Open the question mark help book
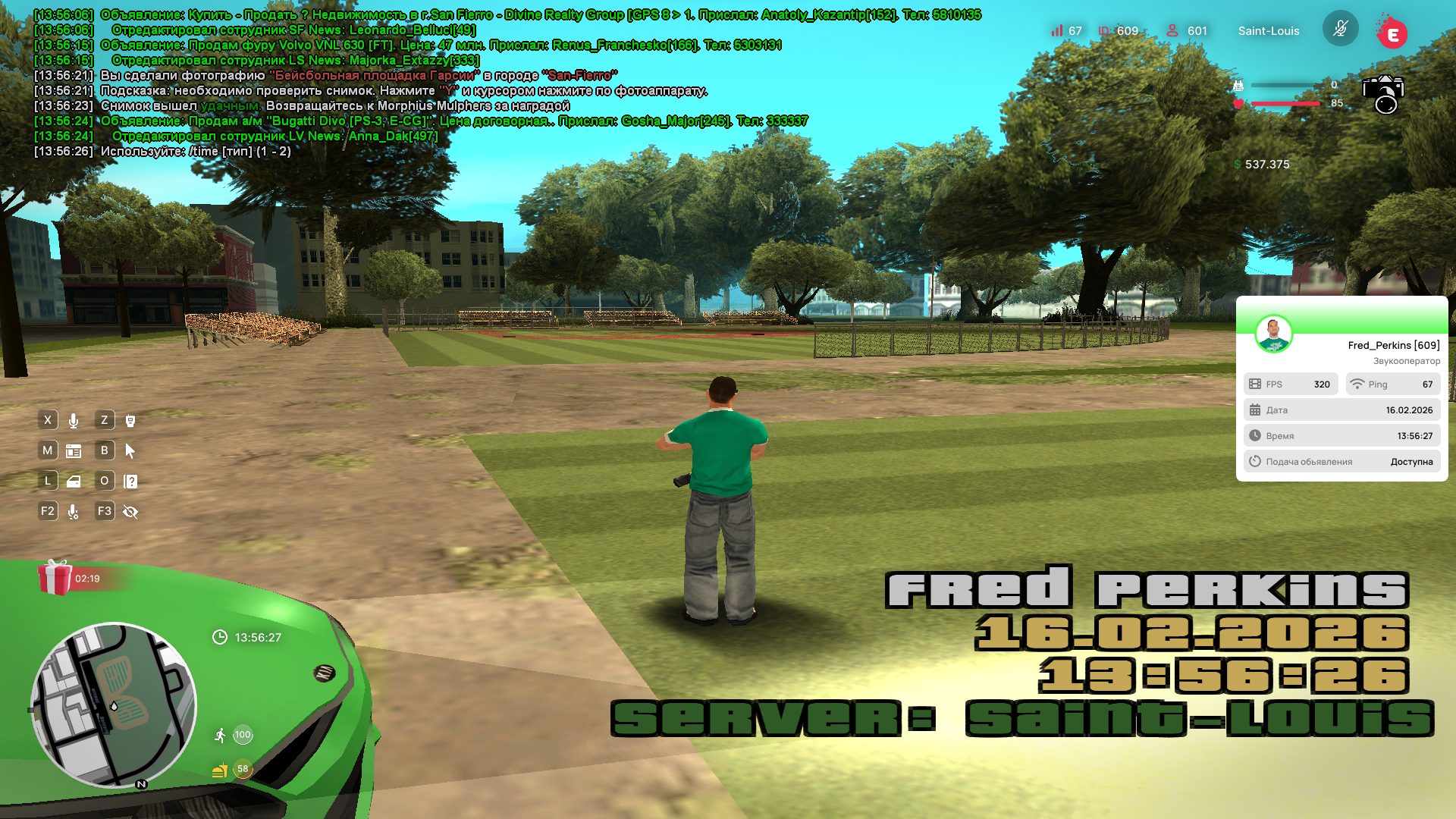Viewport: 1456px width, 819px height. point(130,482)
